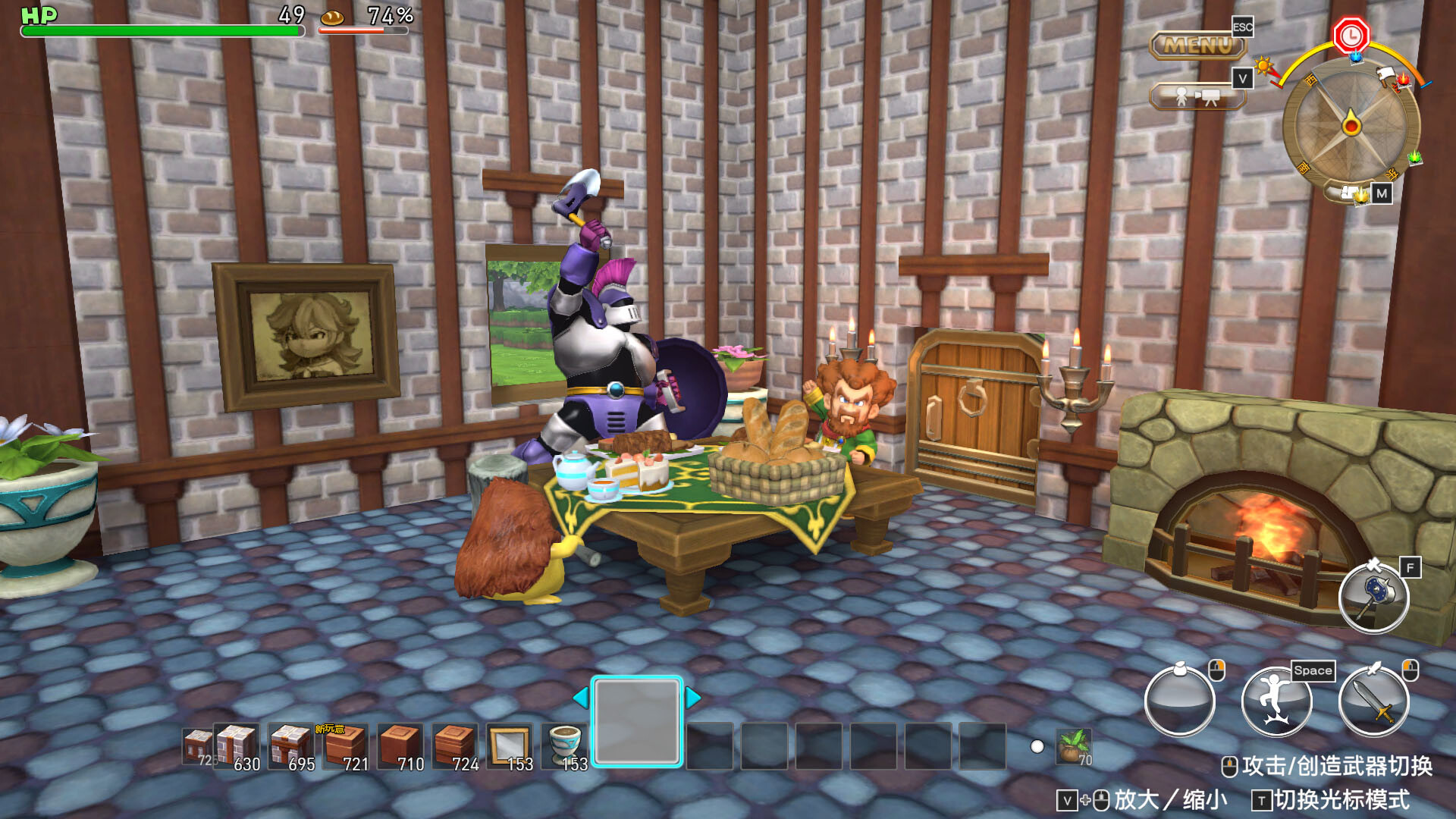
Task: Select the hotbar block with count 695
Action: (x=290, y=747)
